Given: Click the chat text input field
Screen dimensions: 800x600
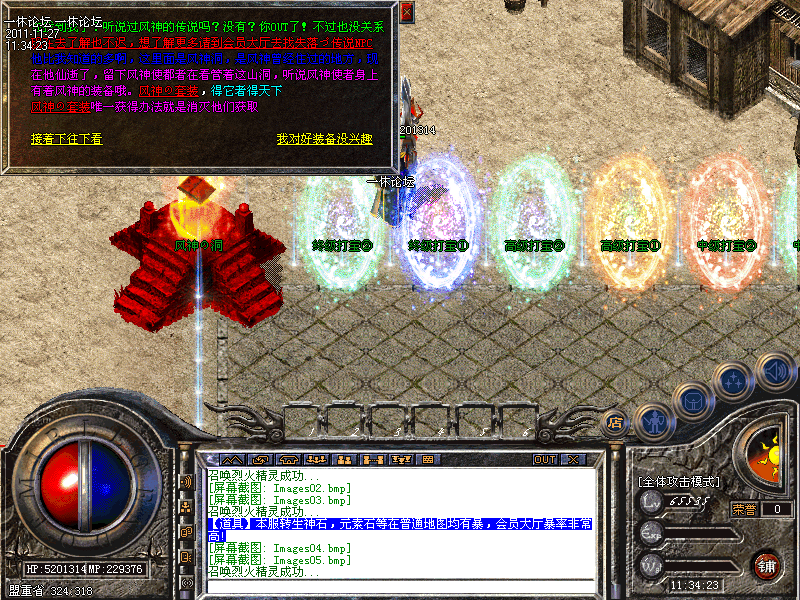Looking at the screenshot, I should coord(400,587).
